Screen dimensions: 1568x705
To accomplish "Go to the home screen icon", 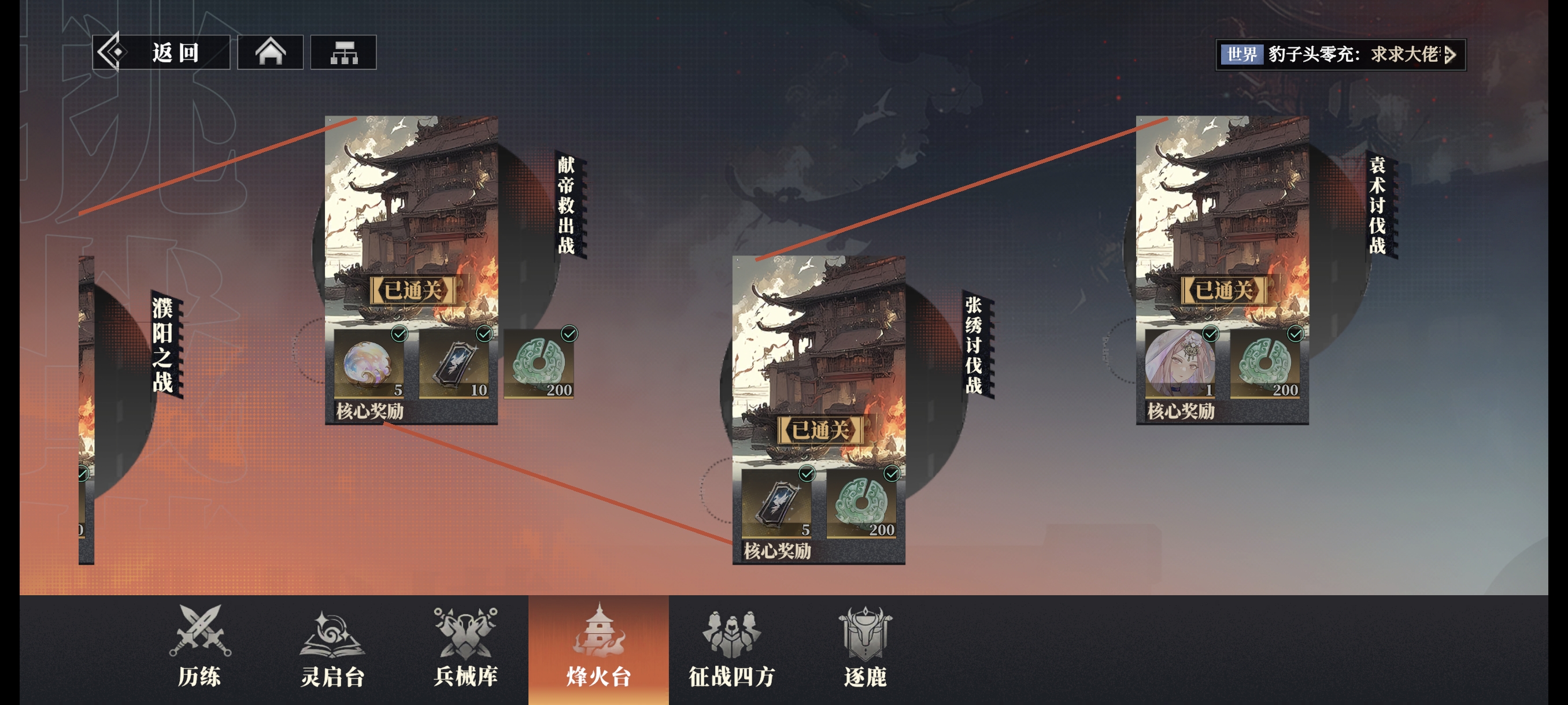I will tap(270, 53).
